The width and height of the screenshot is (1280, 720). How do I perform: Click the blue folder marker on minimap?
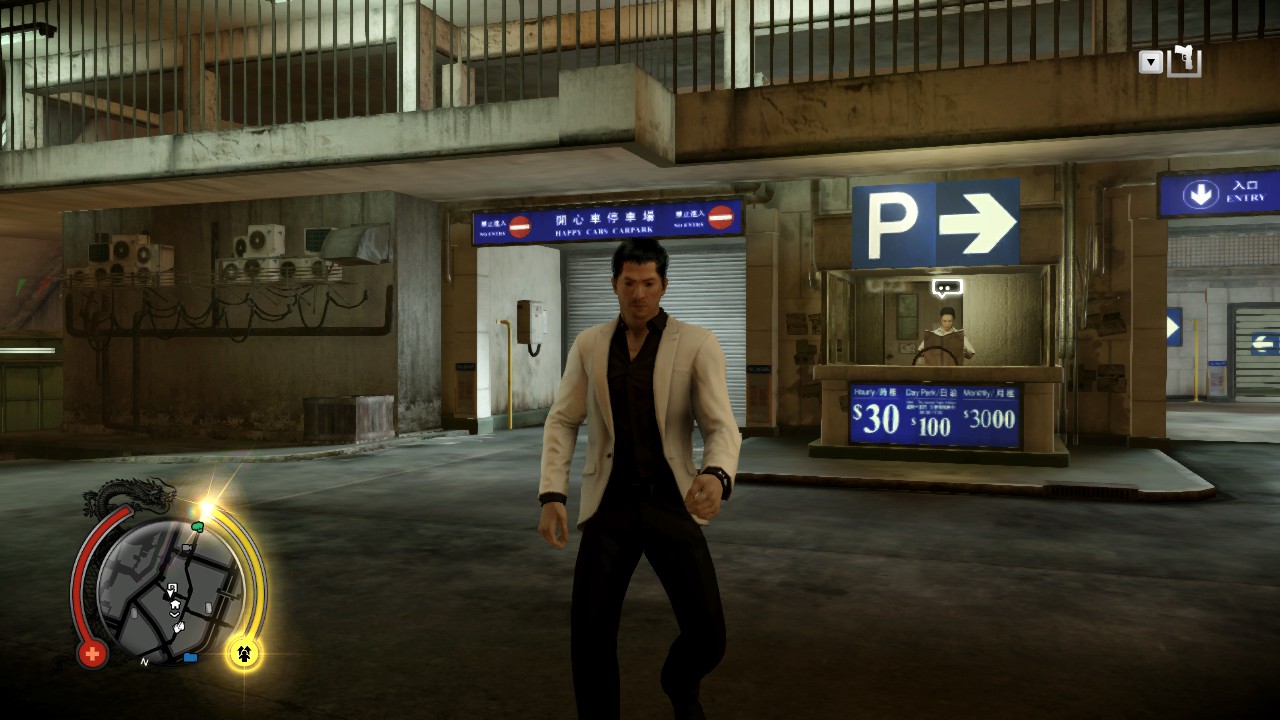click(190, 657)
